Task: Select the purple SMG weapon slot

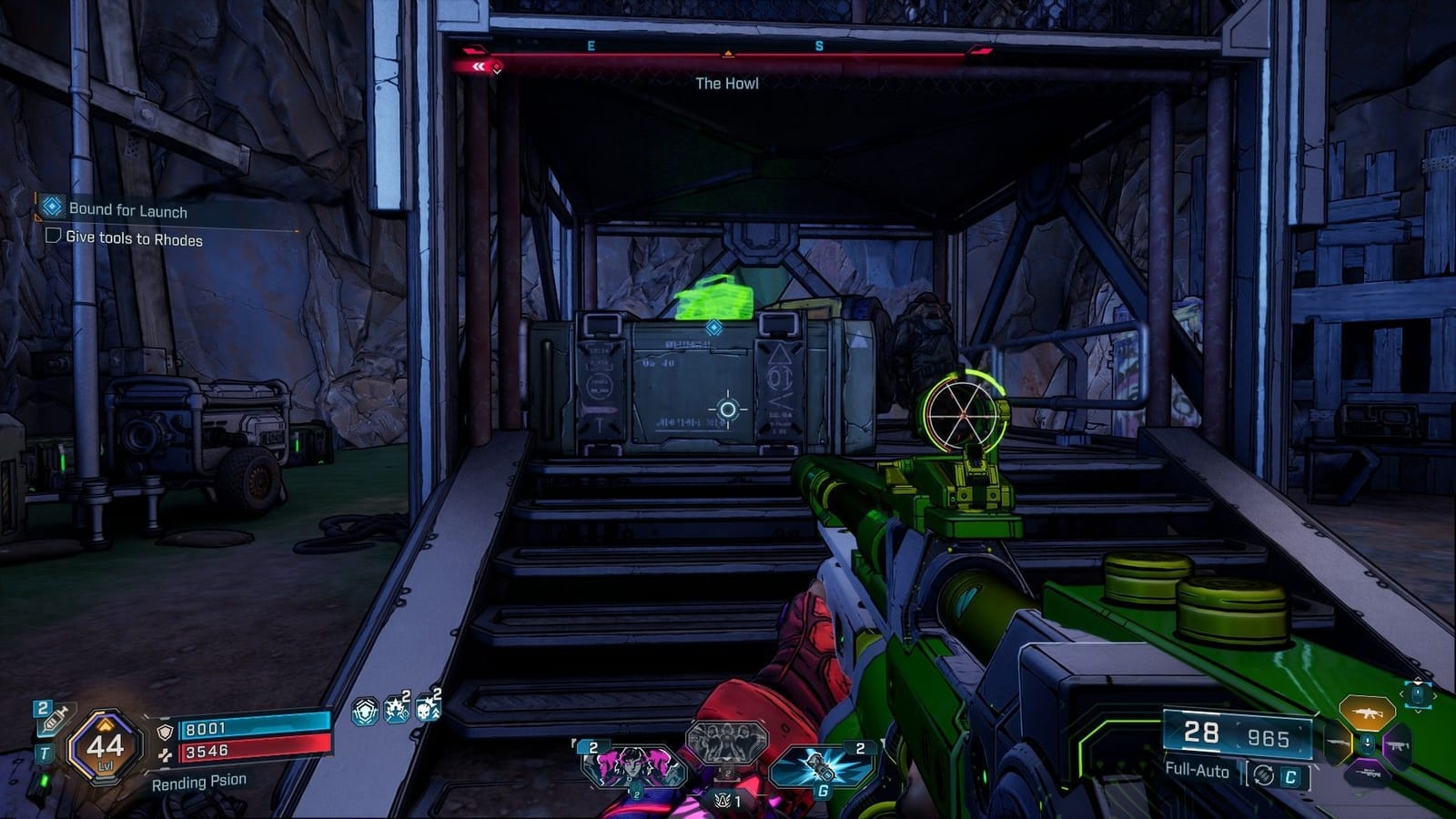Action: click(x=1399, y=745)
